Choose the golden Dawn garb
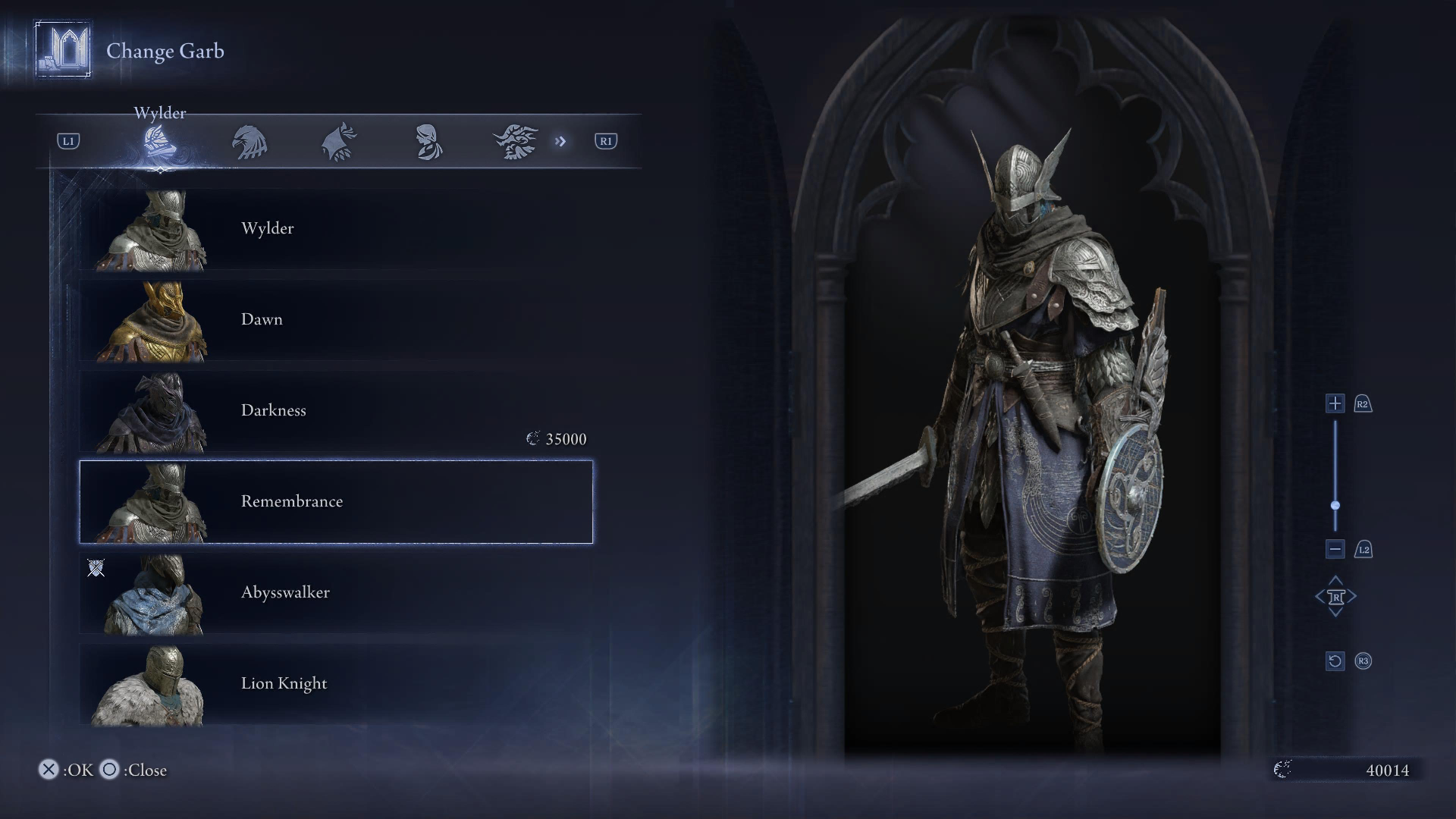The height and width of the screenshot is (819, 1456). (336, 320)
